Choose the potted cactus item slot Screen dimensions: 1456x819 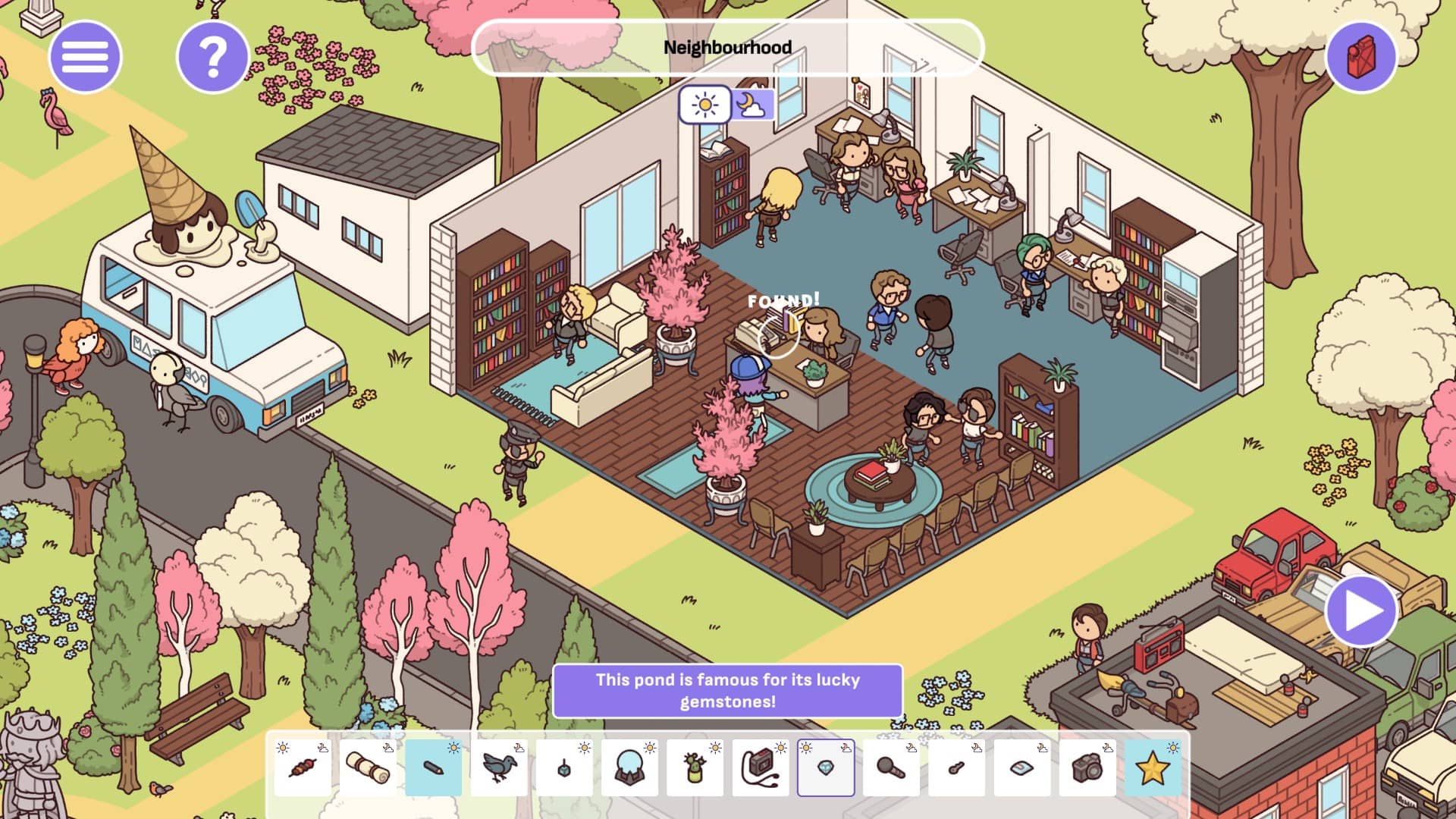pos(695,767)
